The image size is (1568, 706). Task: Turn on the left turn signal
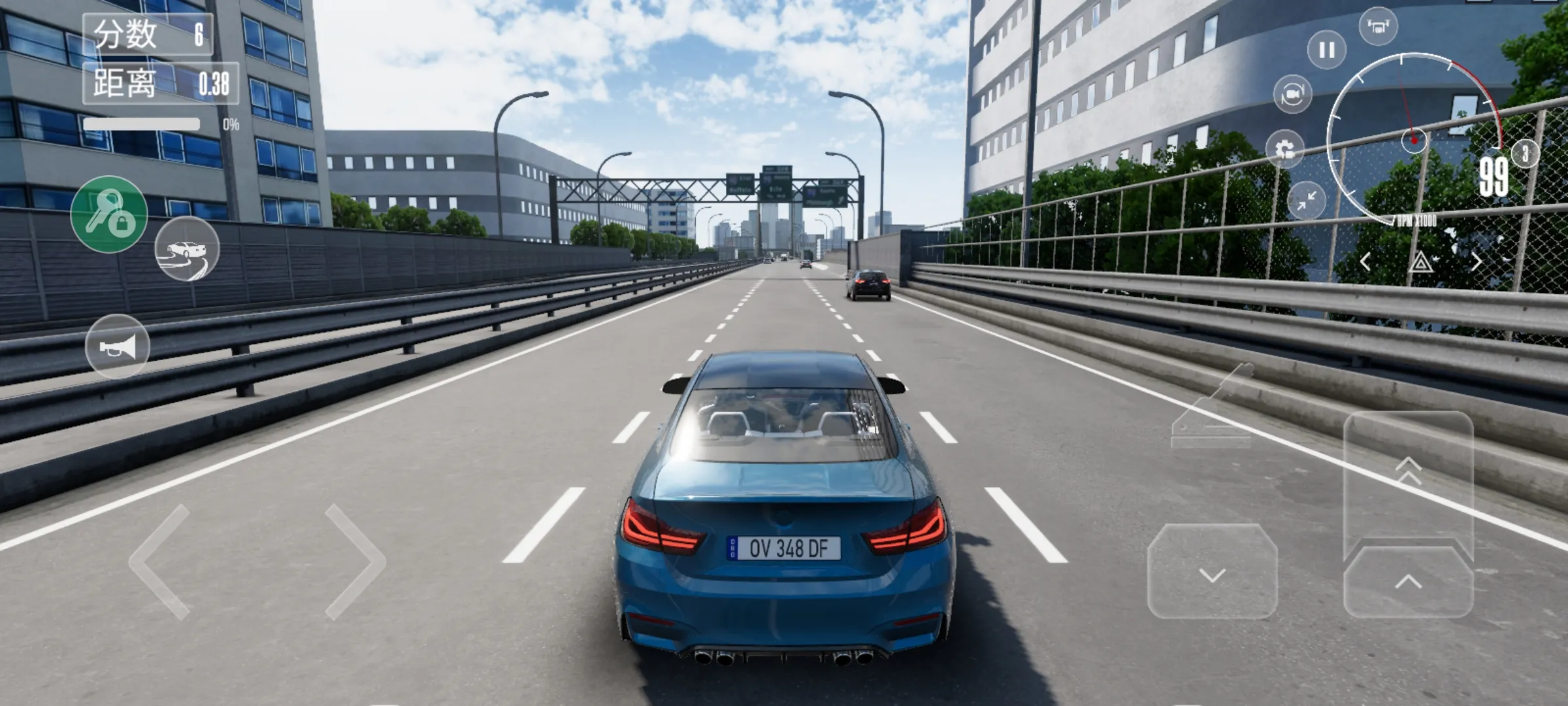[x=1365, y=262]
